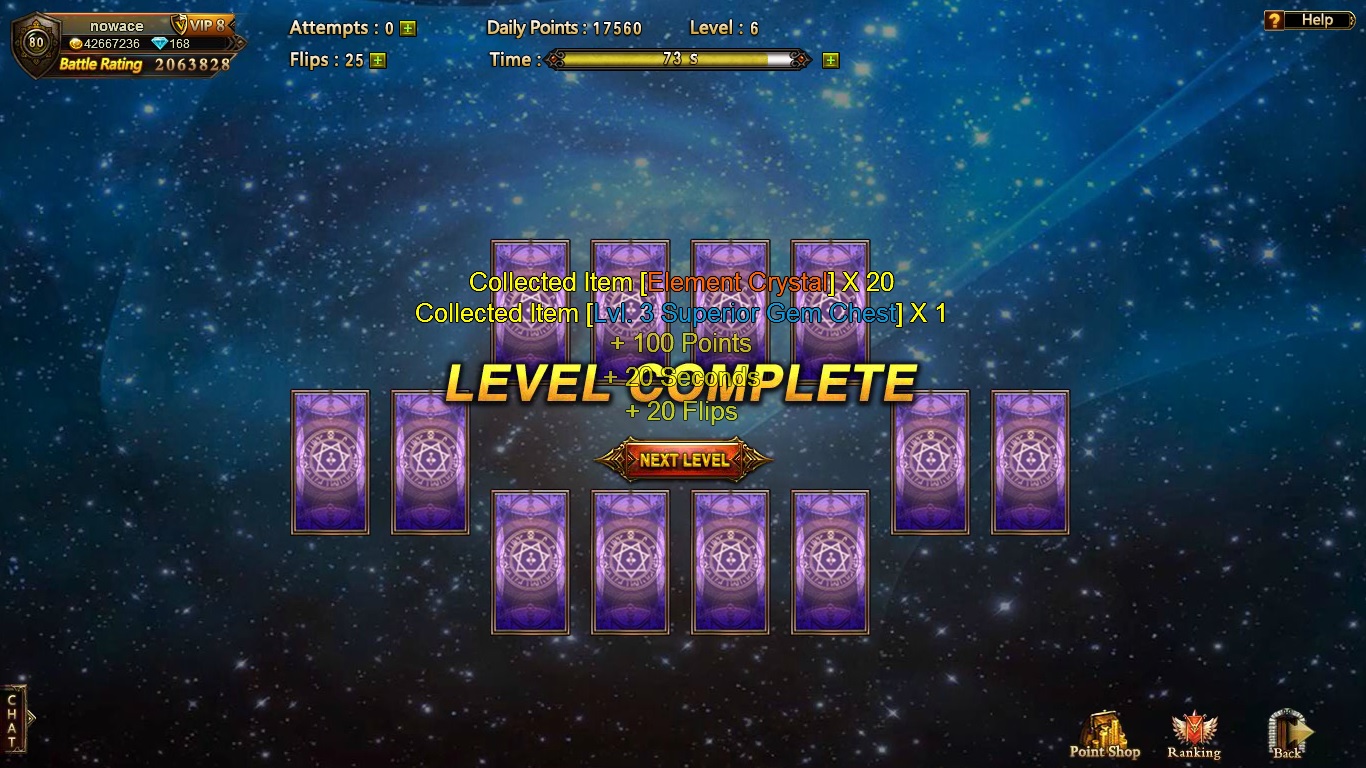The width and height of the screenshot is (1366, 768).
Task: Expand the Chat panel
Action: pos(15,718)
